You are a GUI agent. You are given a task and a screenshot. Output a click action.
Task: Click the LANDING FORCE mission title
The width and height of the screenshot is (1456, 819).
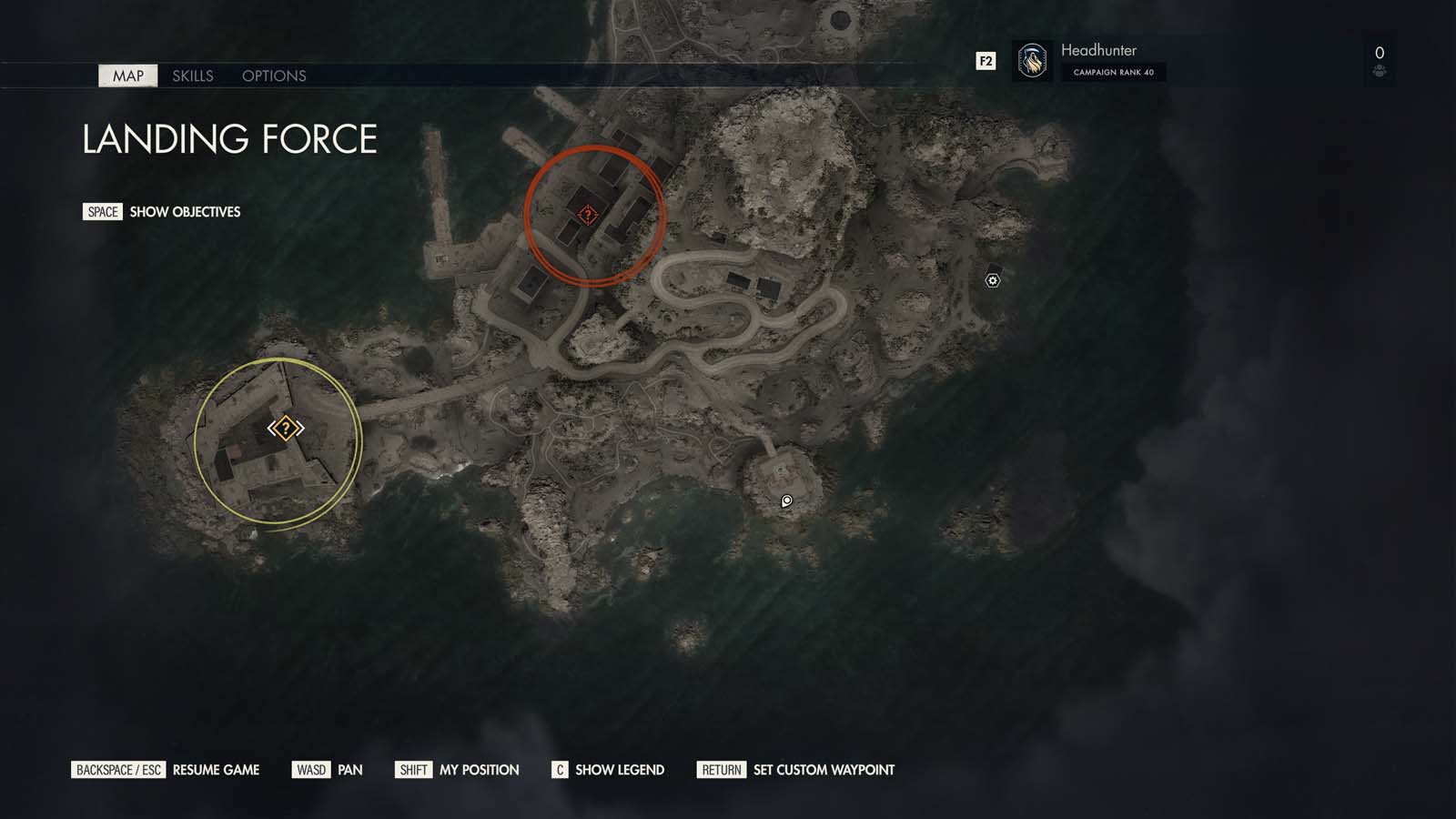(x=229, y=140)
